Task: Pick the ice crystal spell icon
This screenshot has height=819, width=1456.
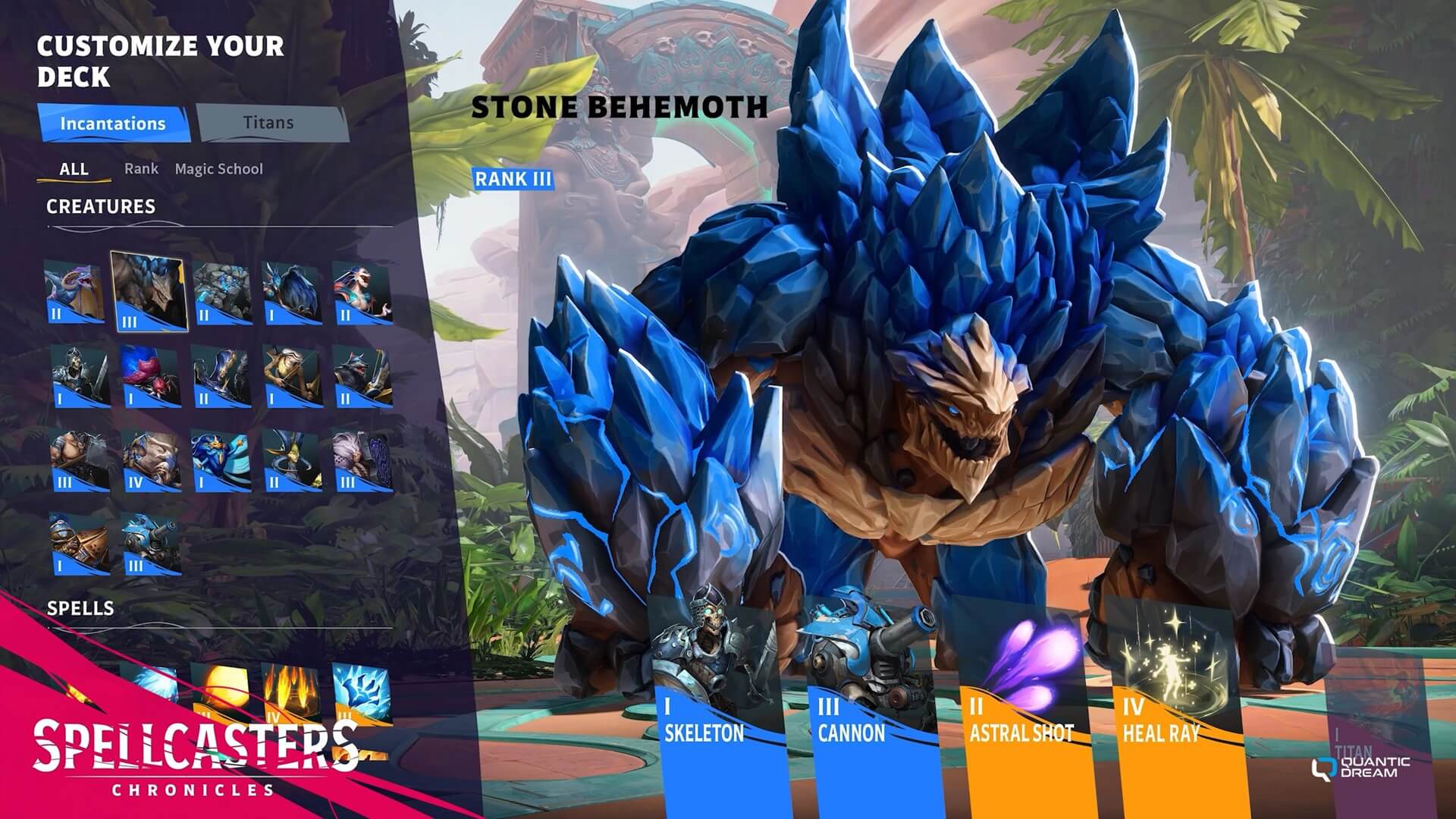Action: click(362, 694)
